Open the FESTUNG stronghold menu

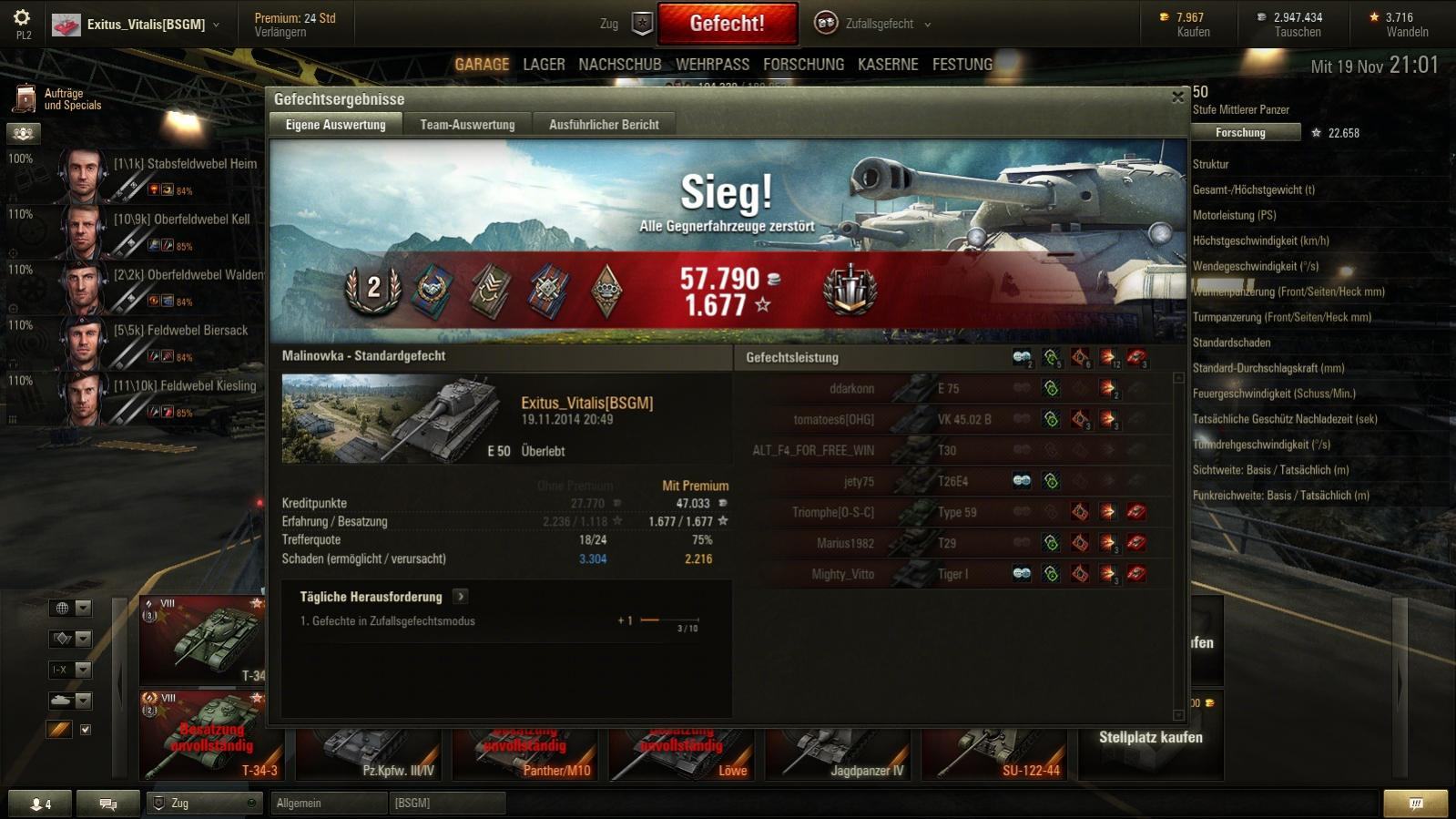pyautogui.click(x=962, y=65)
